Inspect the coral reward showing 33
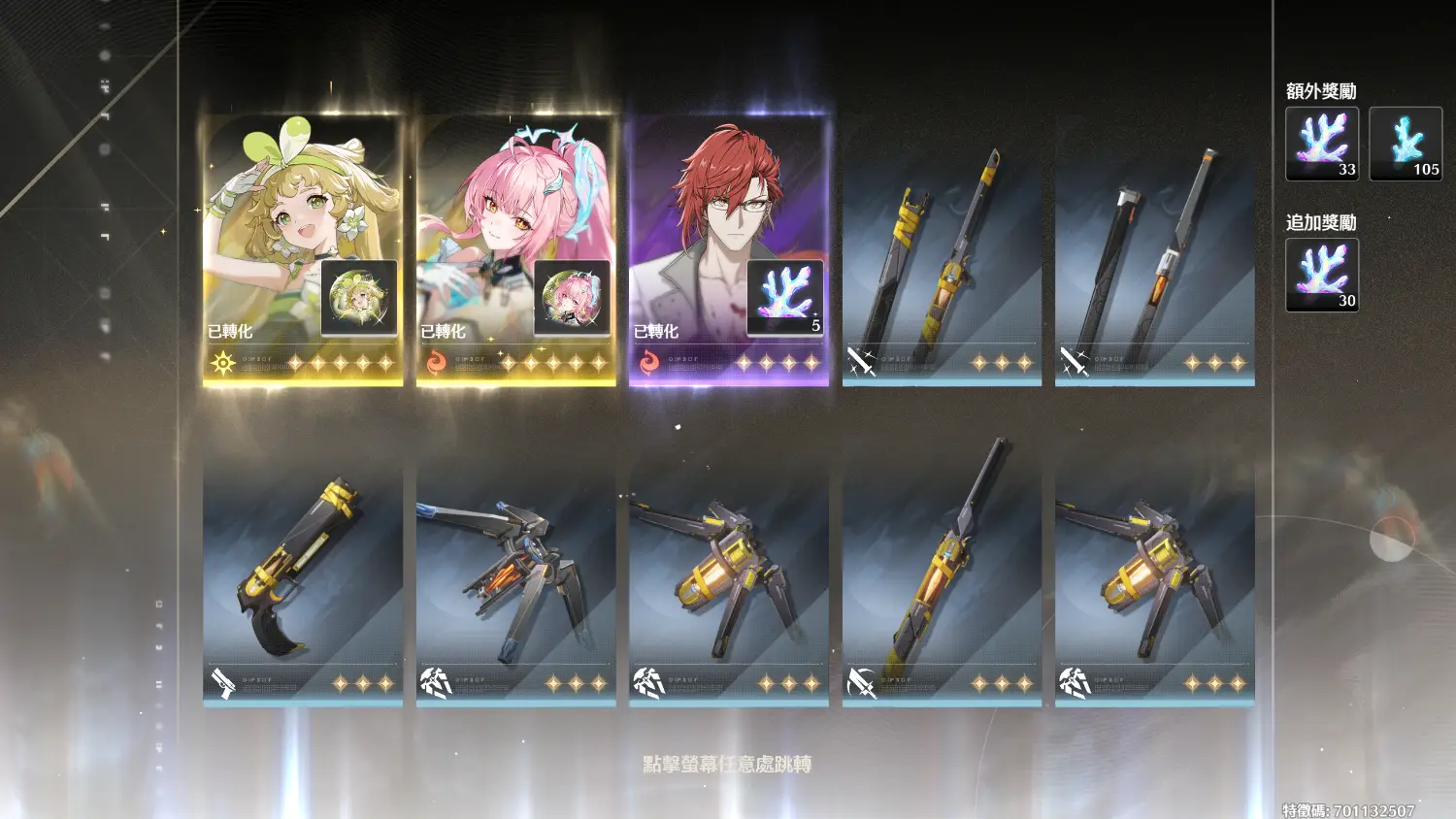The image size is (1456, 819). click(1322, 144)
